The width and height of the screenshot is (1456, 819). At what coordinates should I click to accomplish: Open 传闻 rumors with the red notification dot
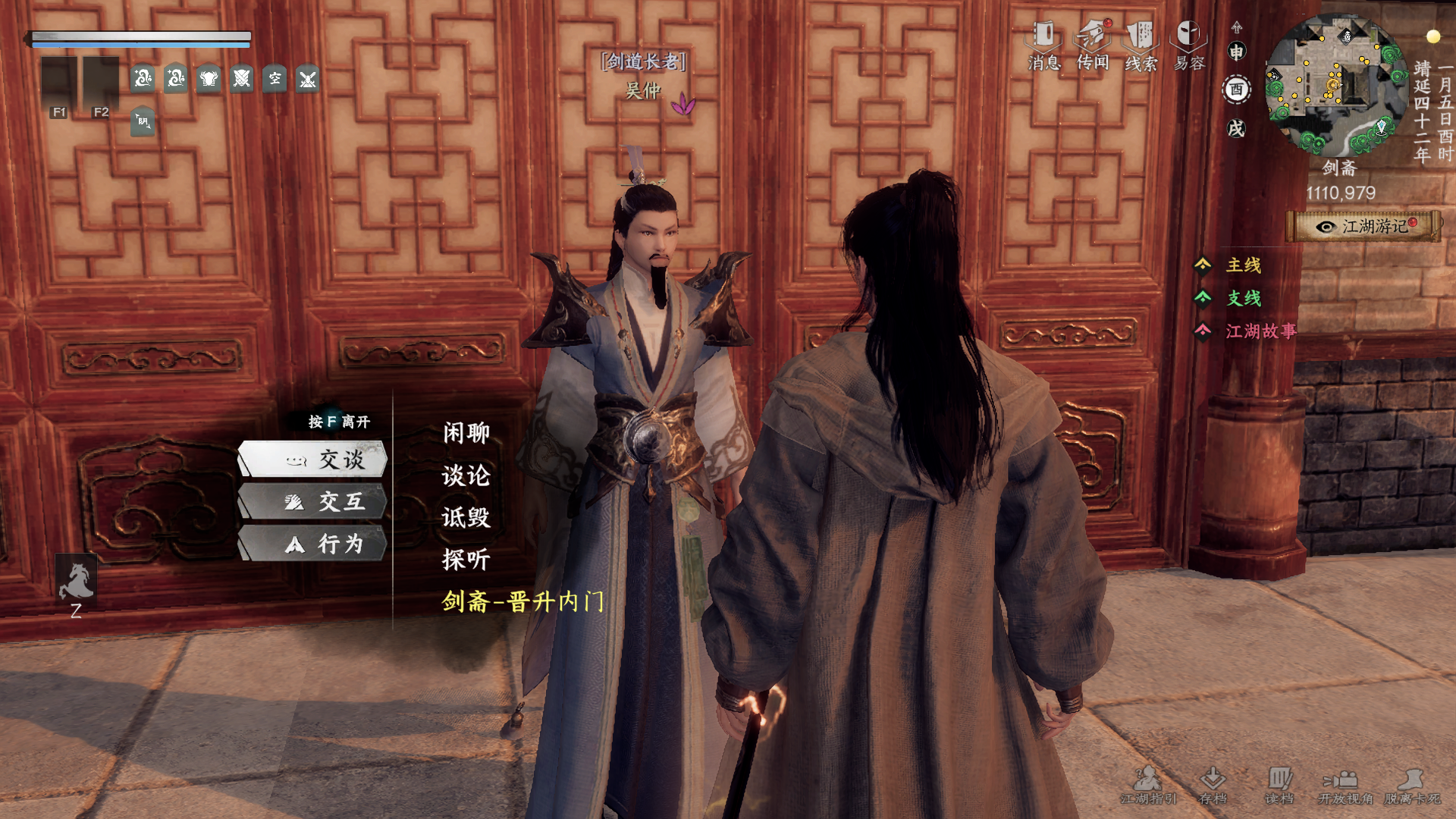click(x=1092, y=36)
